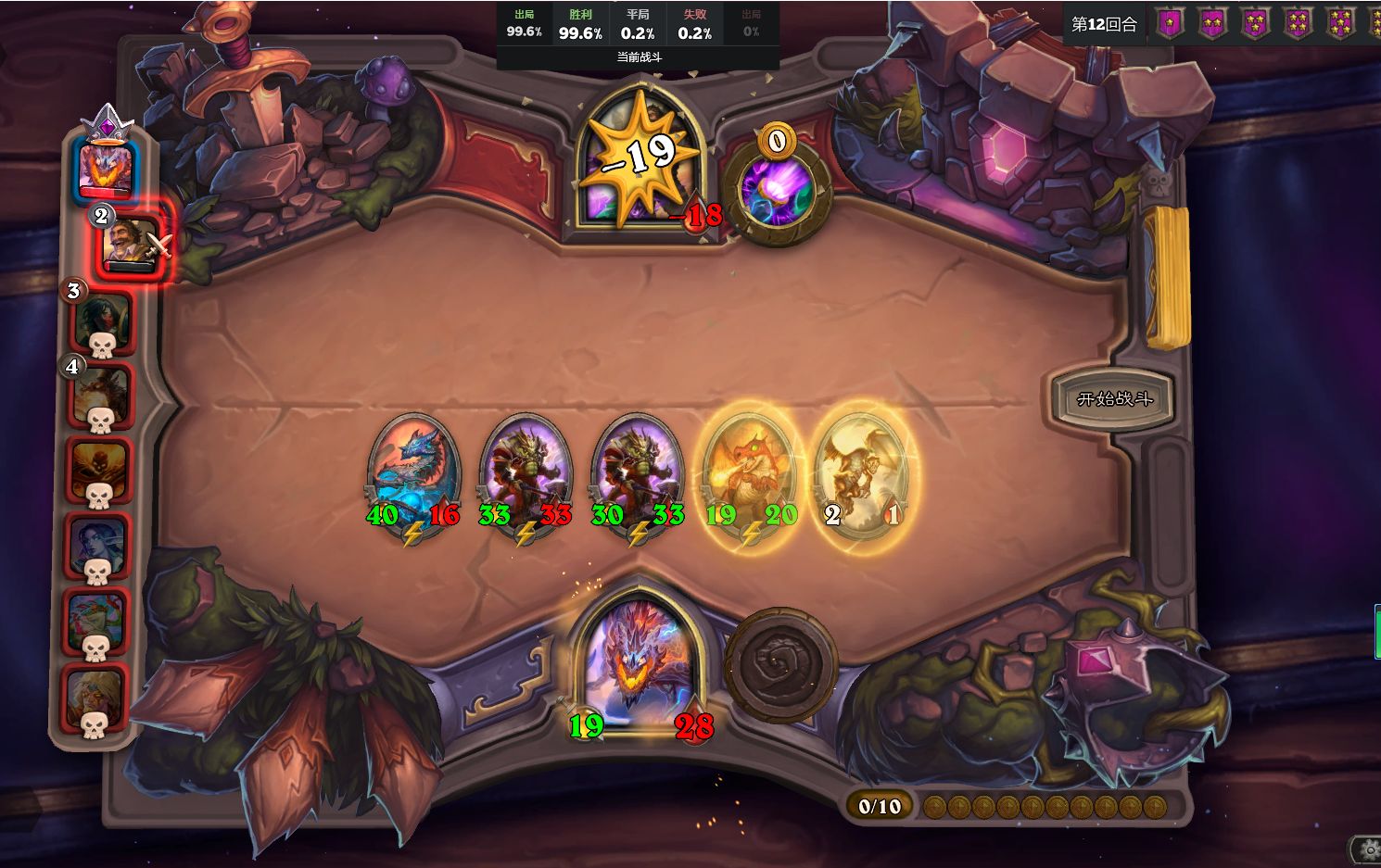Viewport: 1381px width, 868px height.
Task: Click the 开始战斗 start battle button
Action: tap(1113, 399)
